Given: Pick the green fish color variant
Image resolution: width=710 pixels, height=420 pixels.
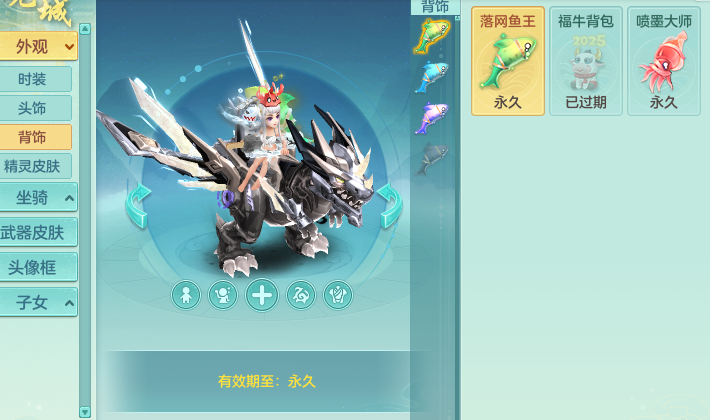Looking at the screenshot, I should pyautogui.click(x=433, y=34).
